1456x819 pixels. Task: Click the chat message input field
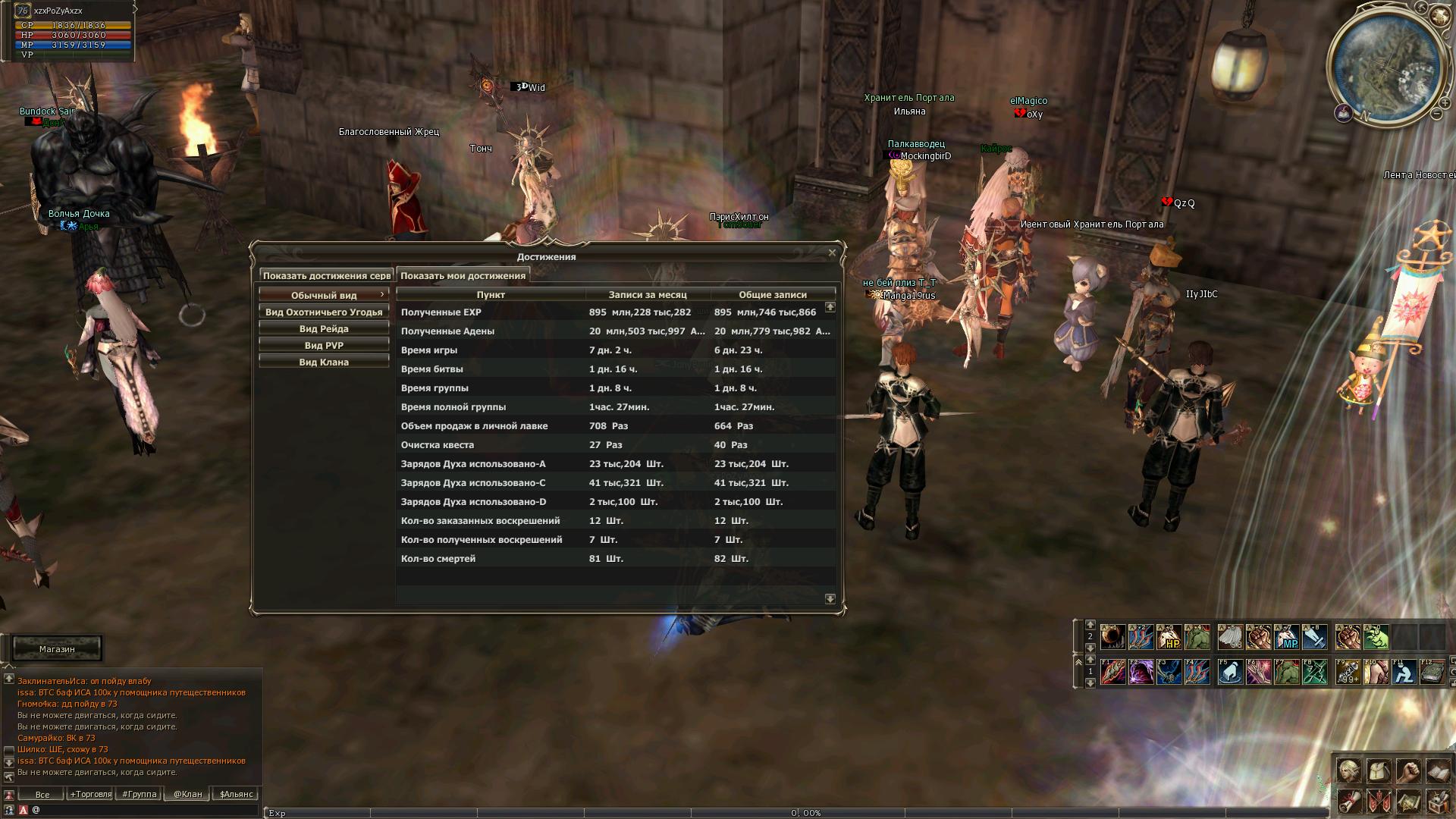tap(144, 810)
